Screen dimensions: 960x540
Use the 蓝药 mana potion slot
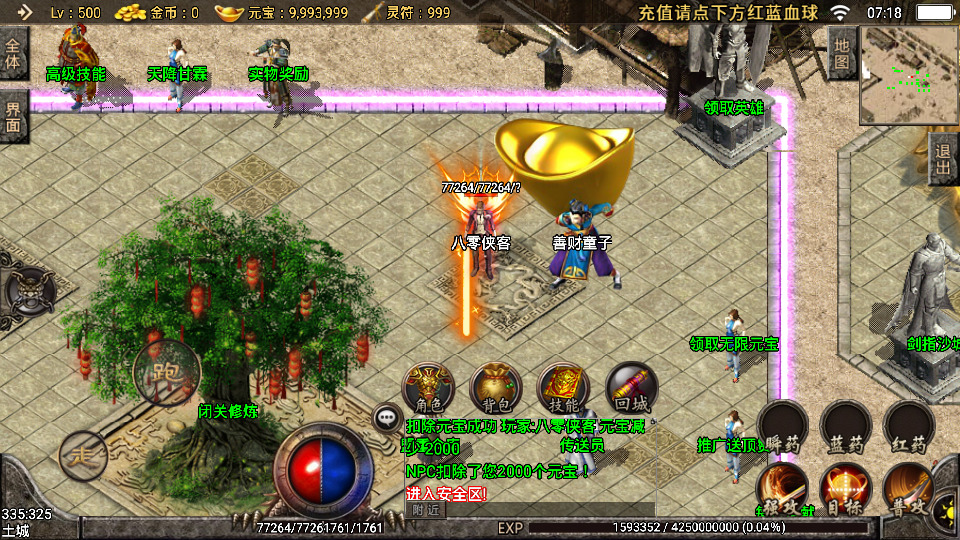(x=846, y=427)
